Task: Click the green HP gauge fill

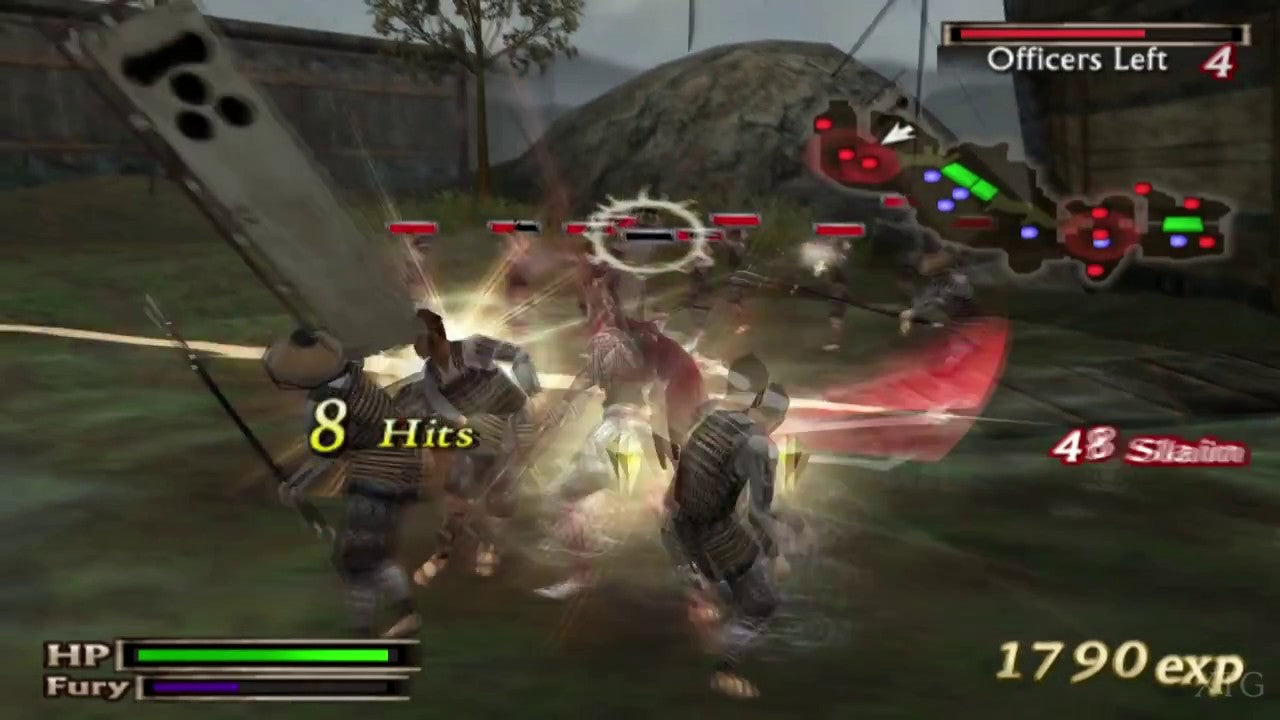Action: point(260,656)
